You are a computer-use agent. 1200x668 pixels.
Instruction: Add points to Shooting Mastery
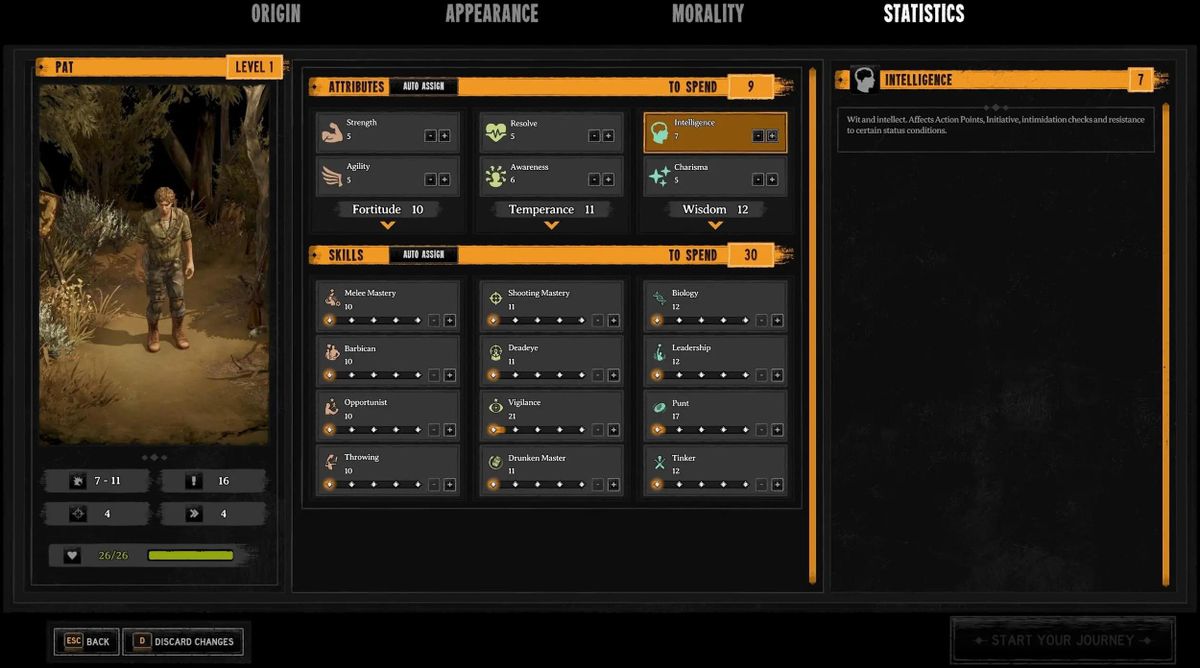(x=613, y=321)
